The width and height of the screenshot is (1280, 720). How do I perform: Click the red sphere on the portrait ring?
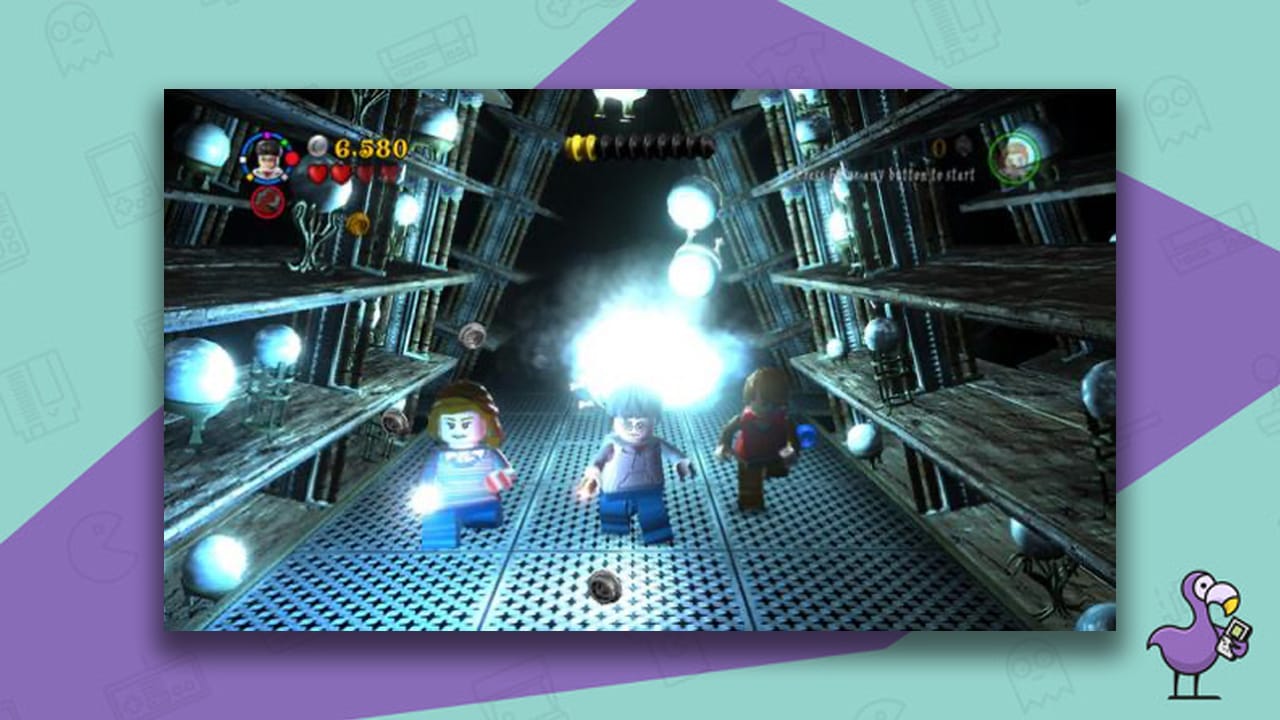[x=291, y=158]
